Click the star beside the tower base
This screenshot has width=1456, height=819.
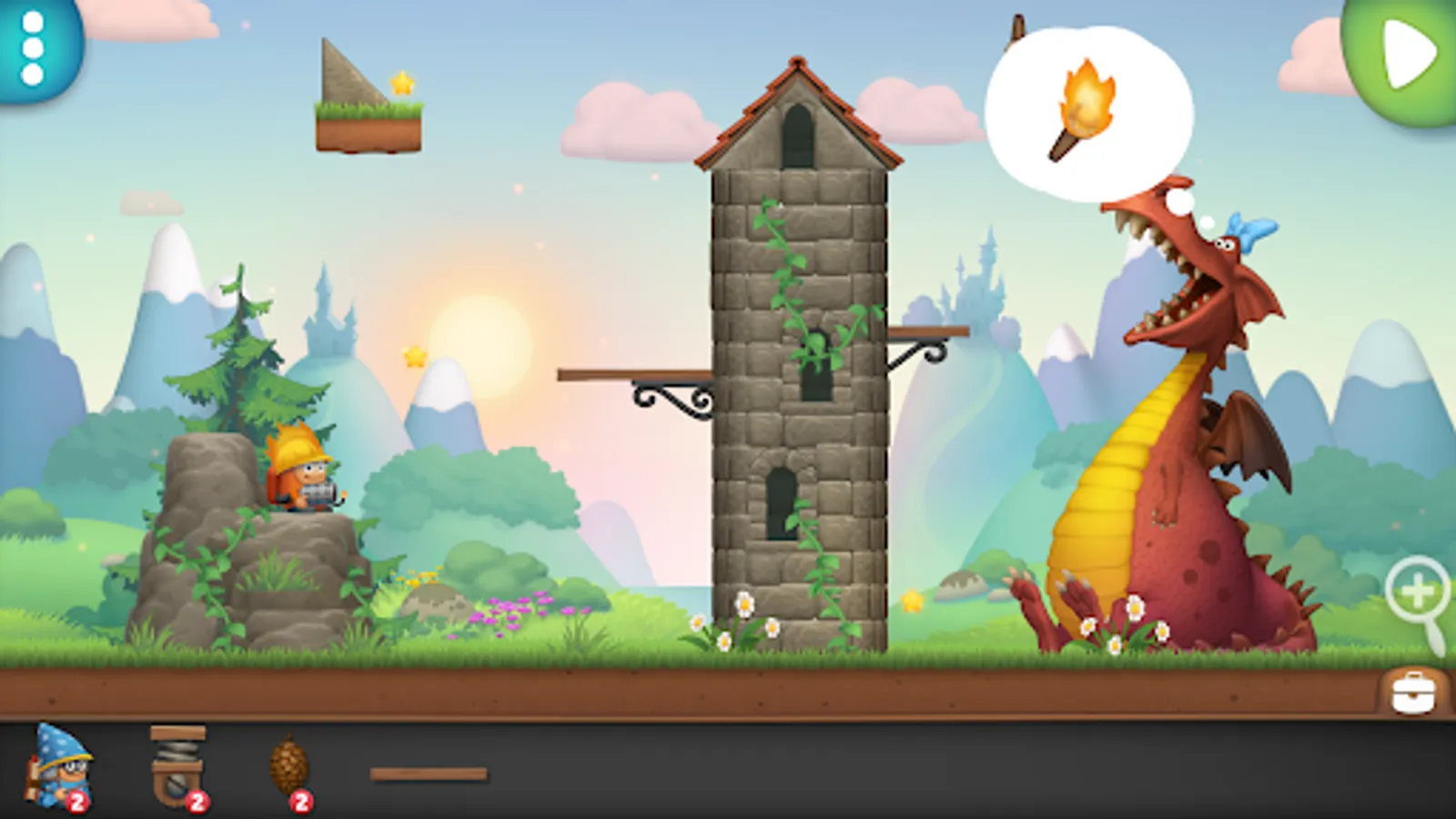pos(910,601)
